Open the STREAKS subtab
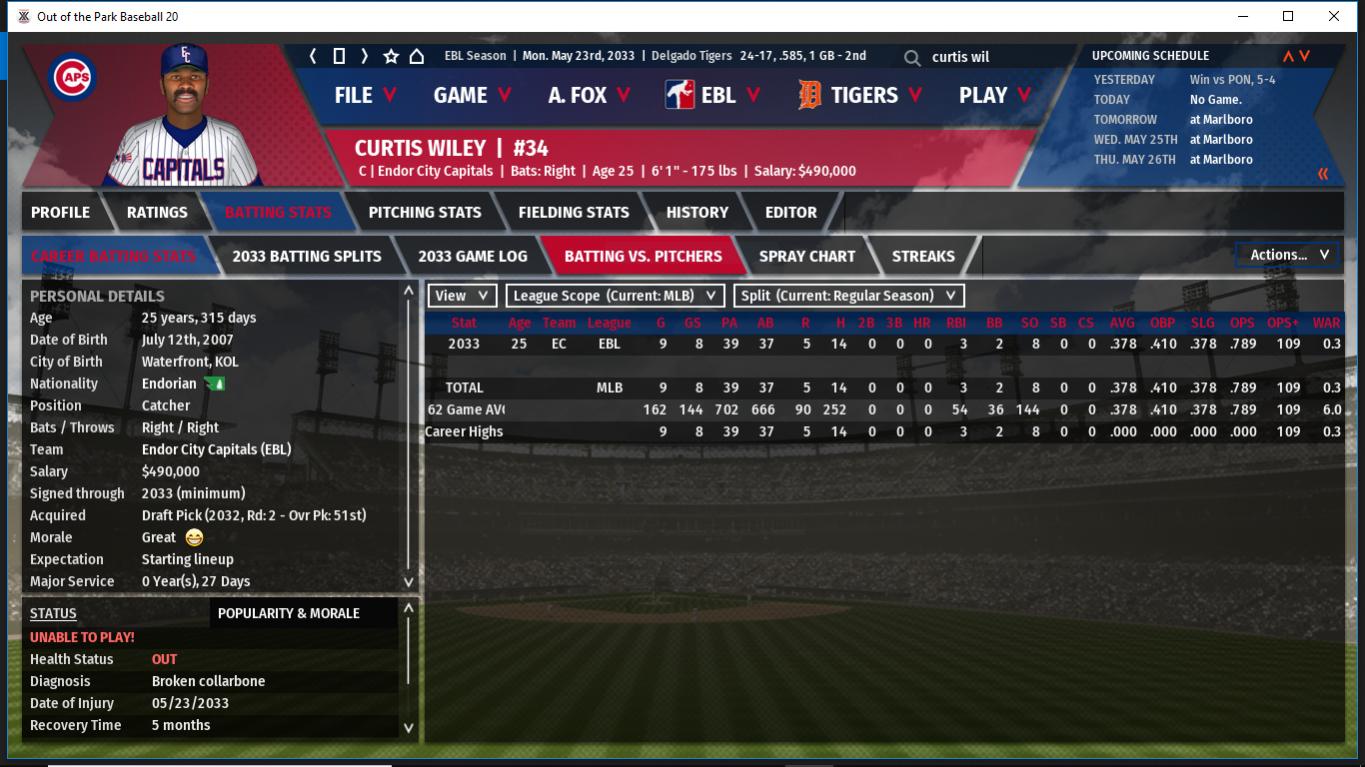Screen dimensions: 1365x767 923,256
